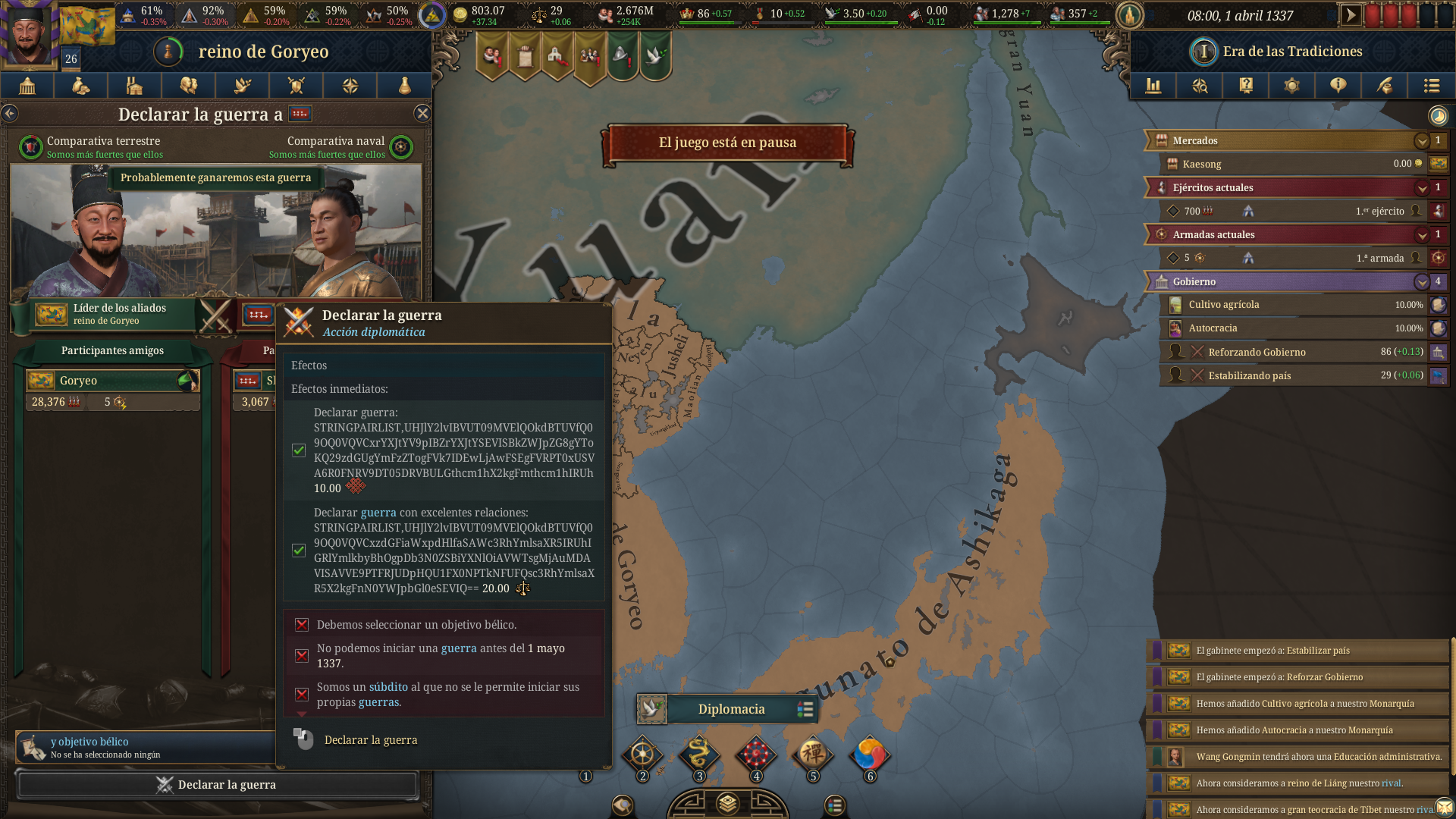The width and height of the screenshot is (1456, 819).
Task: Uncheck the first Declarar guerra effects checkbox
Action: point(298,450)
